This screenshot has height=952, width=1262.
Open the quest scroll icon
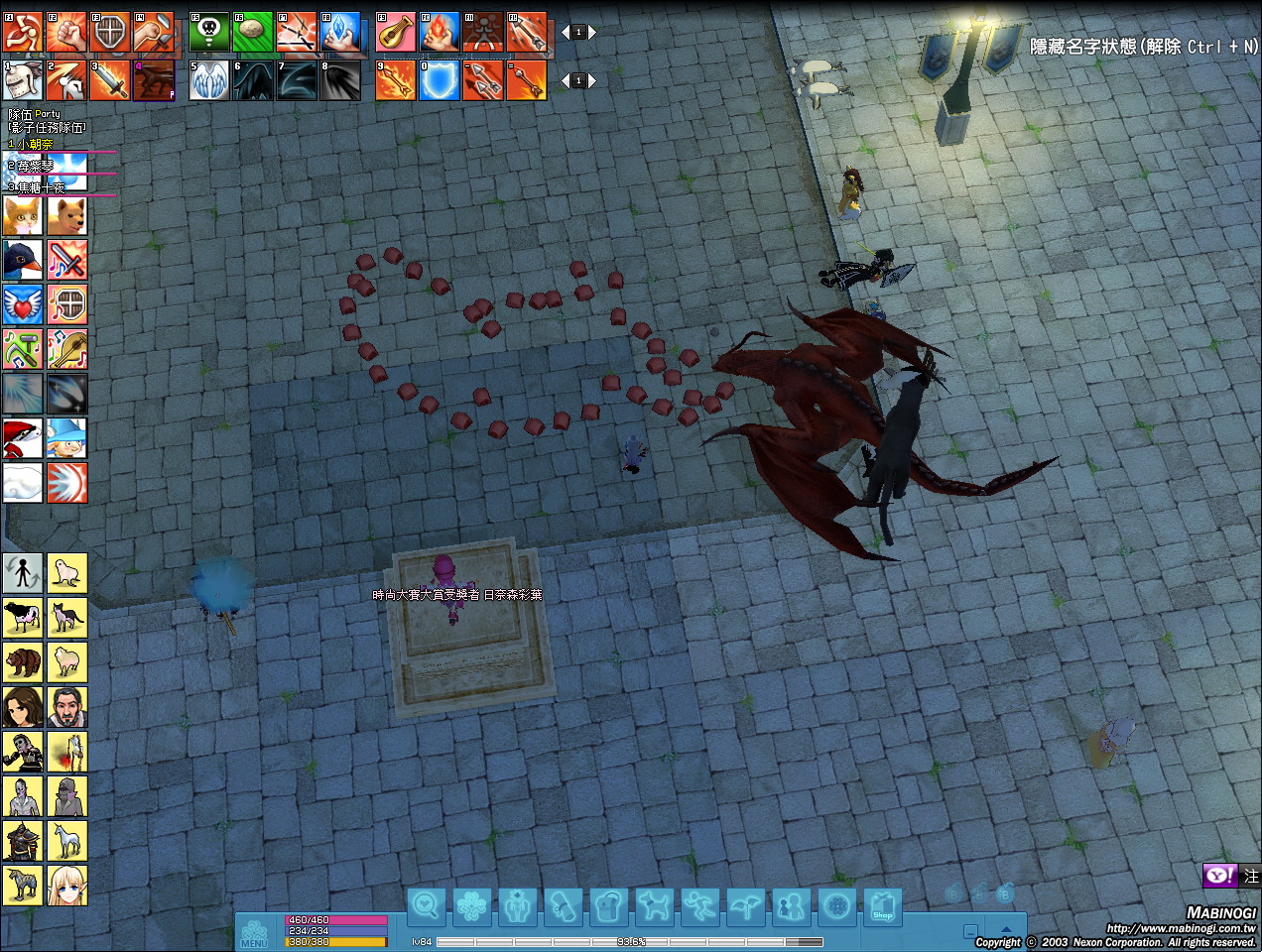pyautogui.click(x=564, y=906)
